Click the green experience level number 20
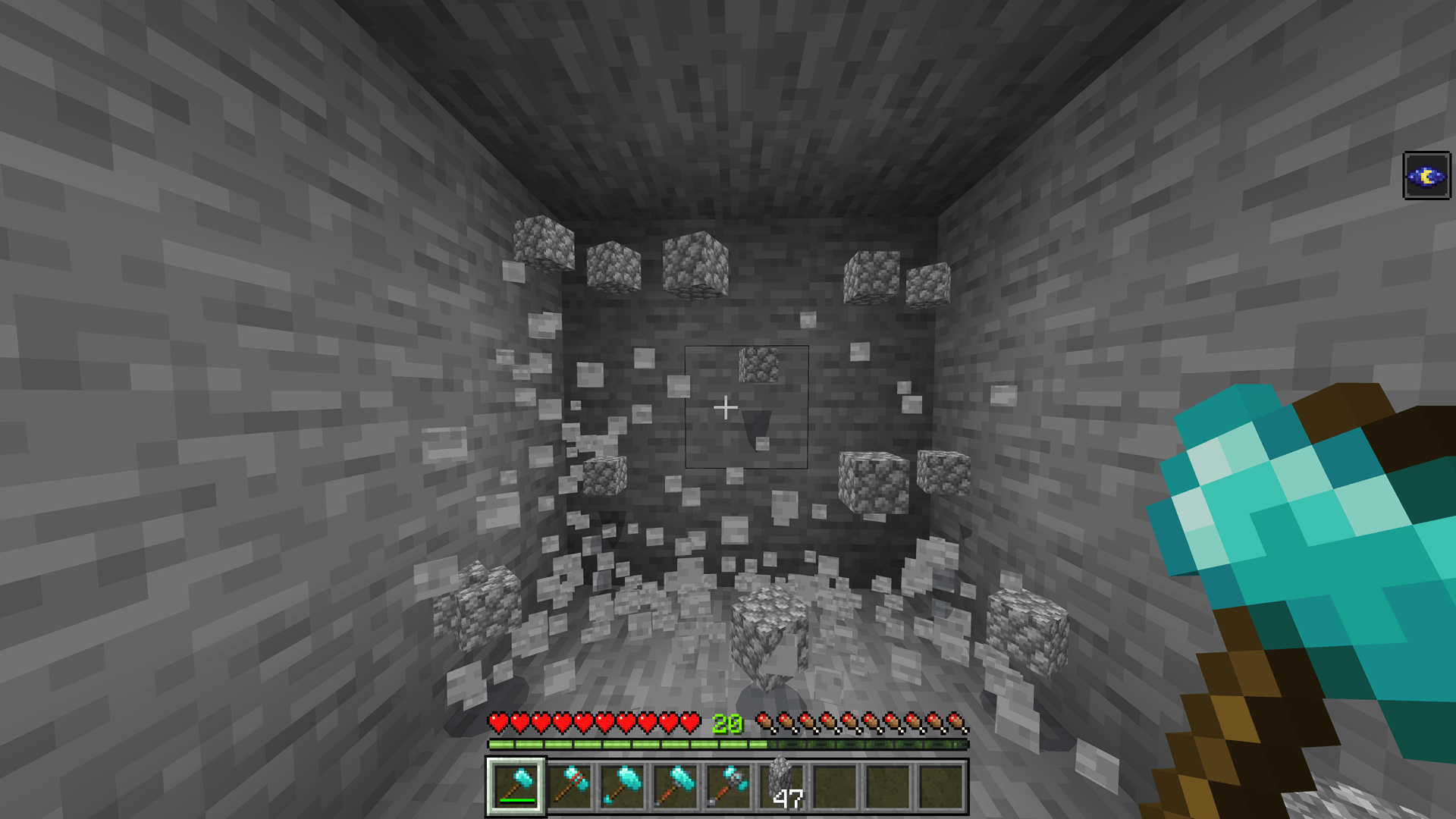The height and width of the screenshot is (819, 1456). coord(726,724)
